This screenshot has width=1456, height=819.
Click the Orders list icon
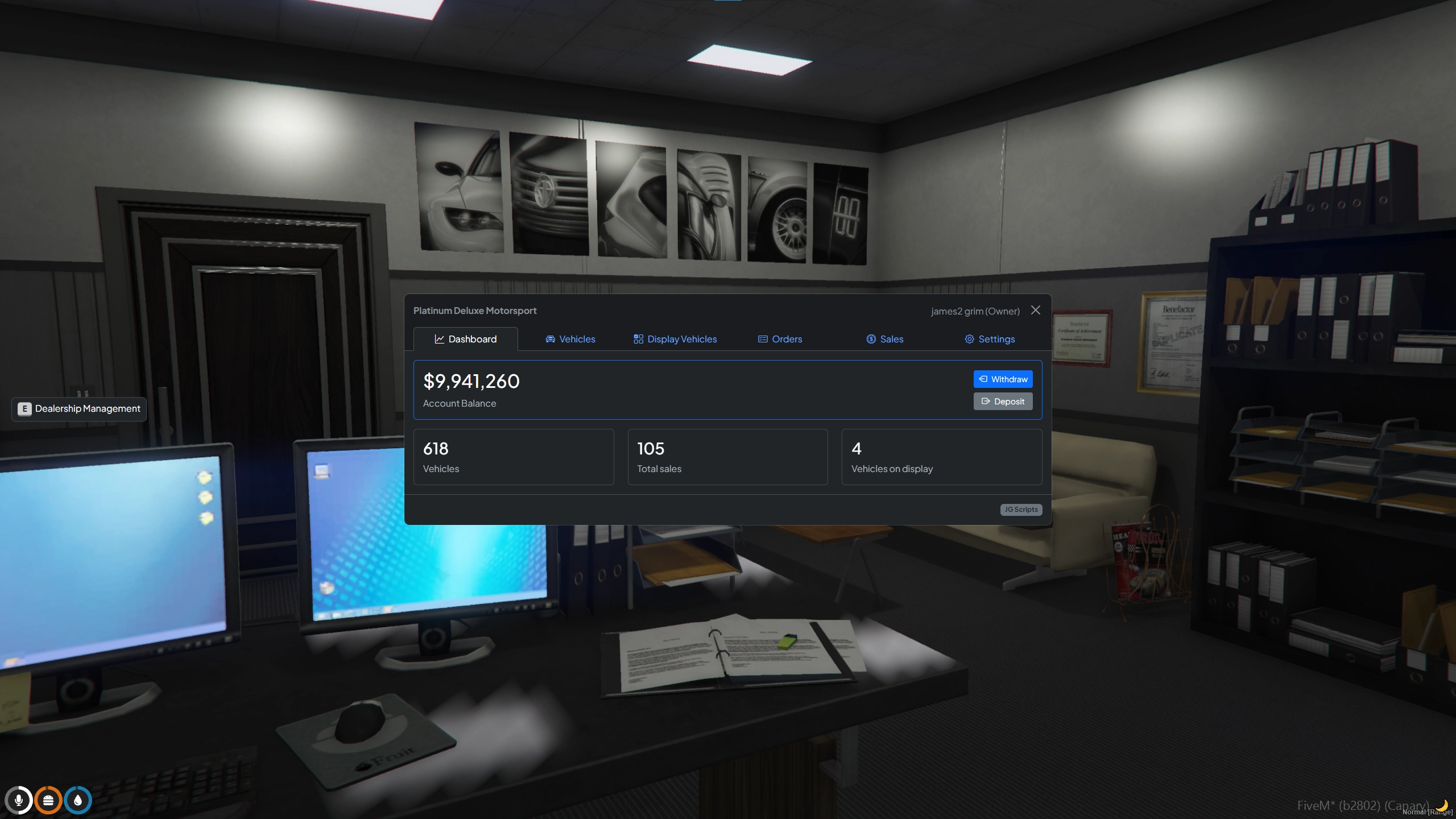(762, 339)
